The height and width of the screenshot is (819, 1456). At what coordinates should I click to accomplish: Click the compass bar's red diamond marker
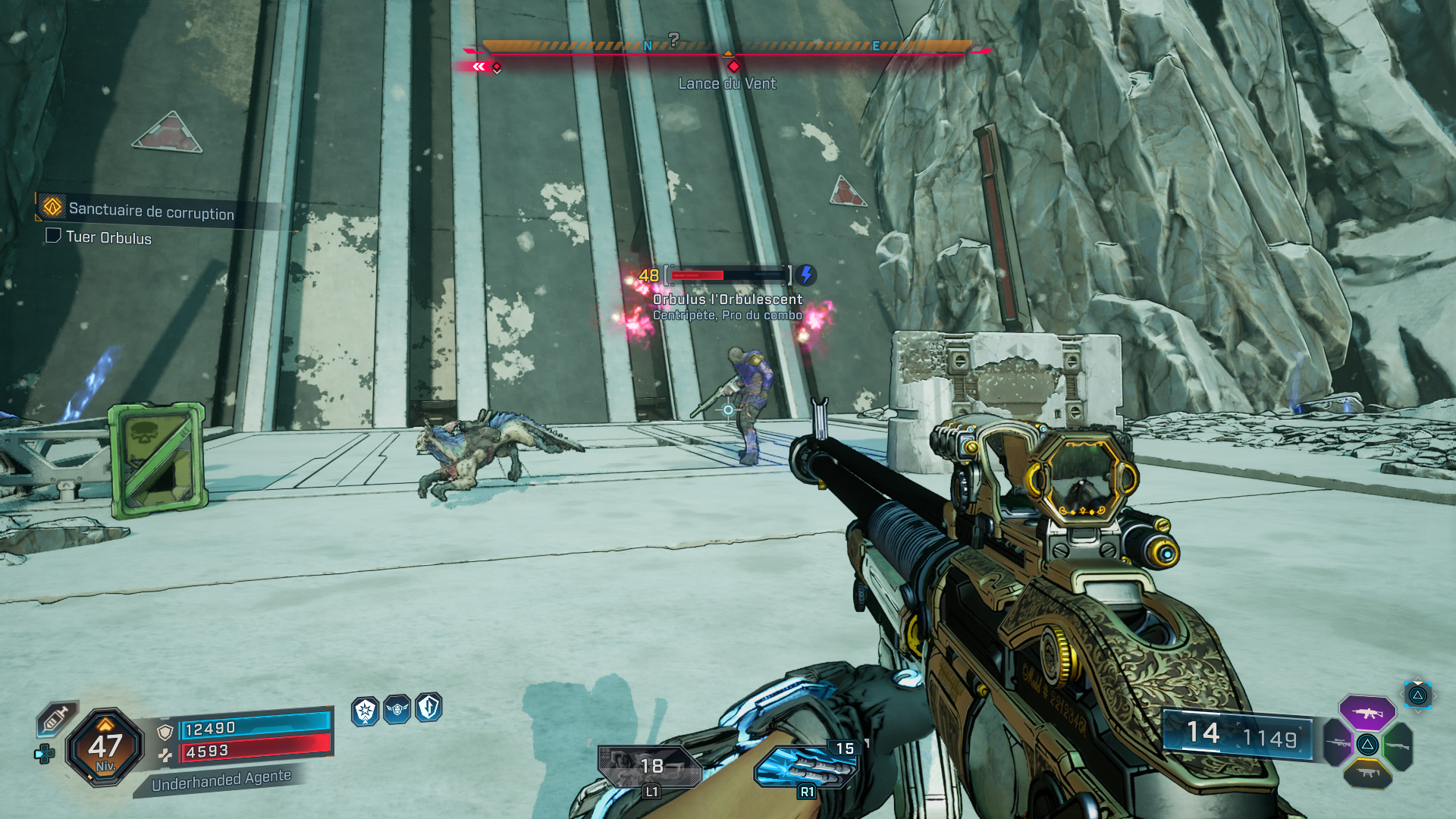(x=733, y=67)
